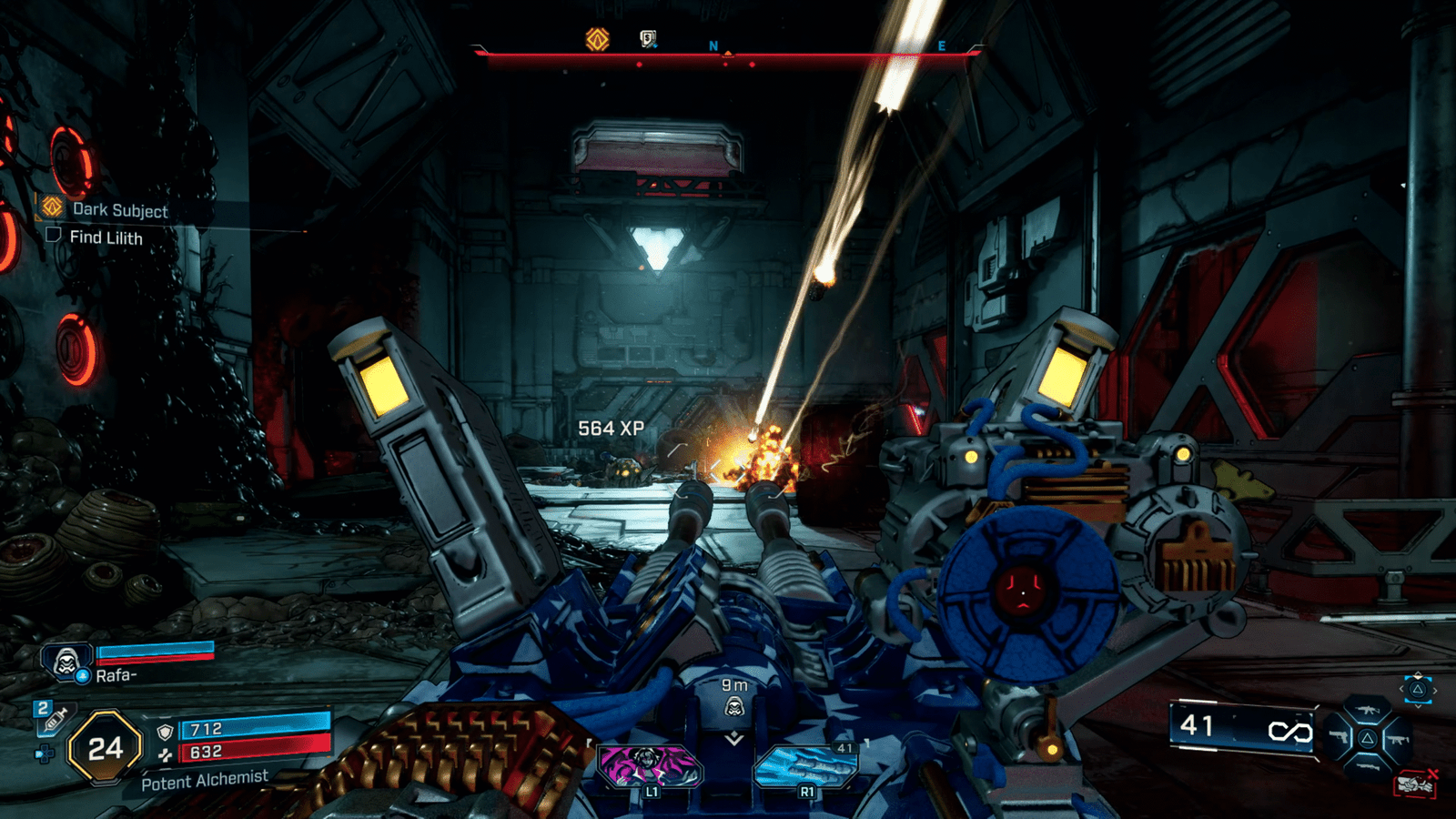The image size is (1456, 819).
Task: Click the red crossed-out vehicle icon
Action: (x=1415, y=783)
